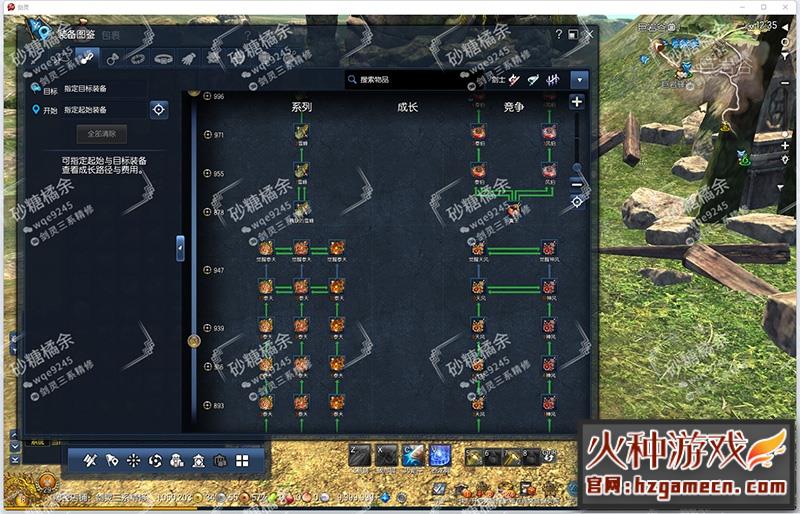Image resolution: width=800 pixels, height=514 pixels.
Task: Zoom in the upgrade tree with plus
Action: click(577, 101)
